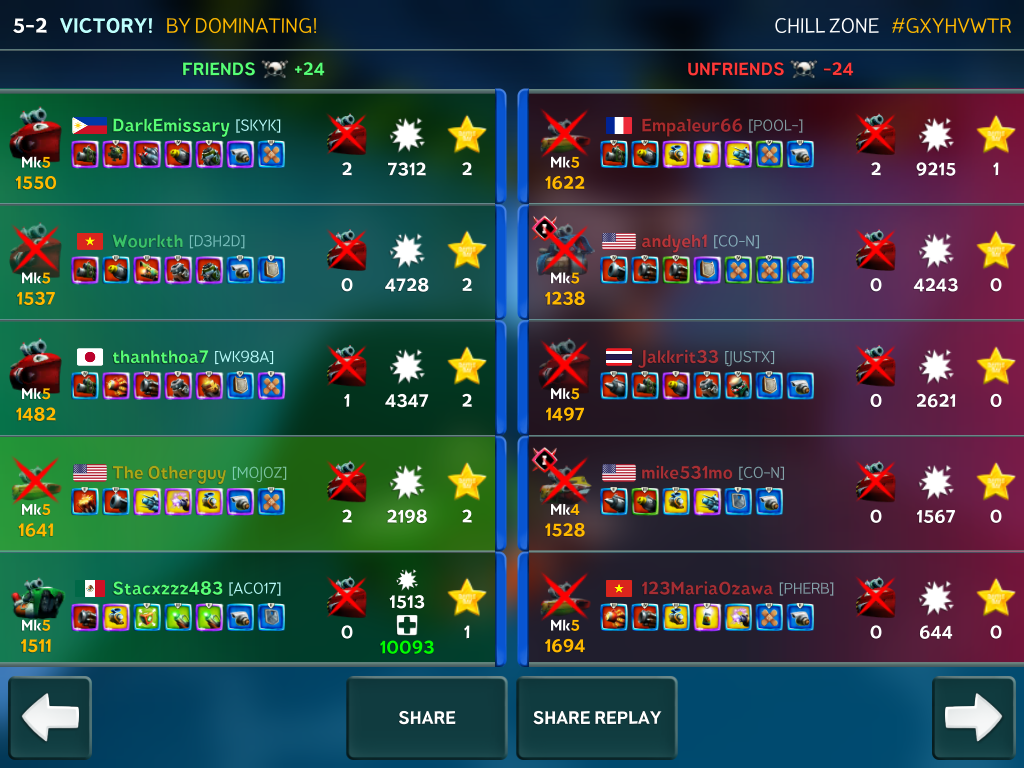Go back with the left arrow button
Viewport: 1024px width, 768px height.
[x=50, y=718]
